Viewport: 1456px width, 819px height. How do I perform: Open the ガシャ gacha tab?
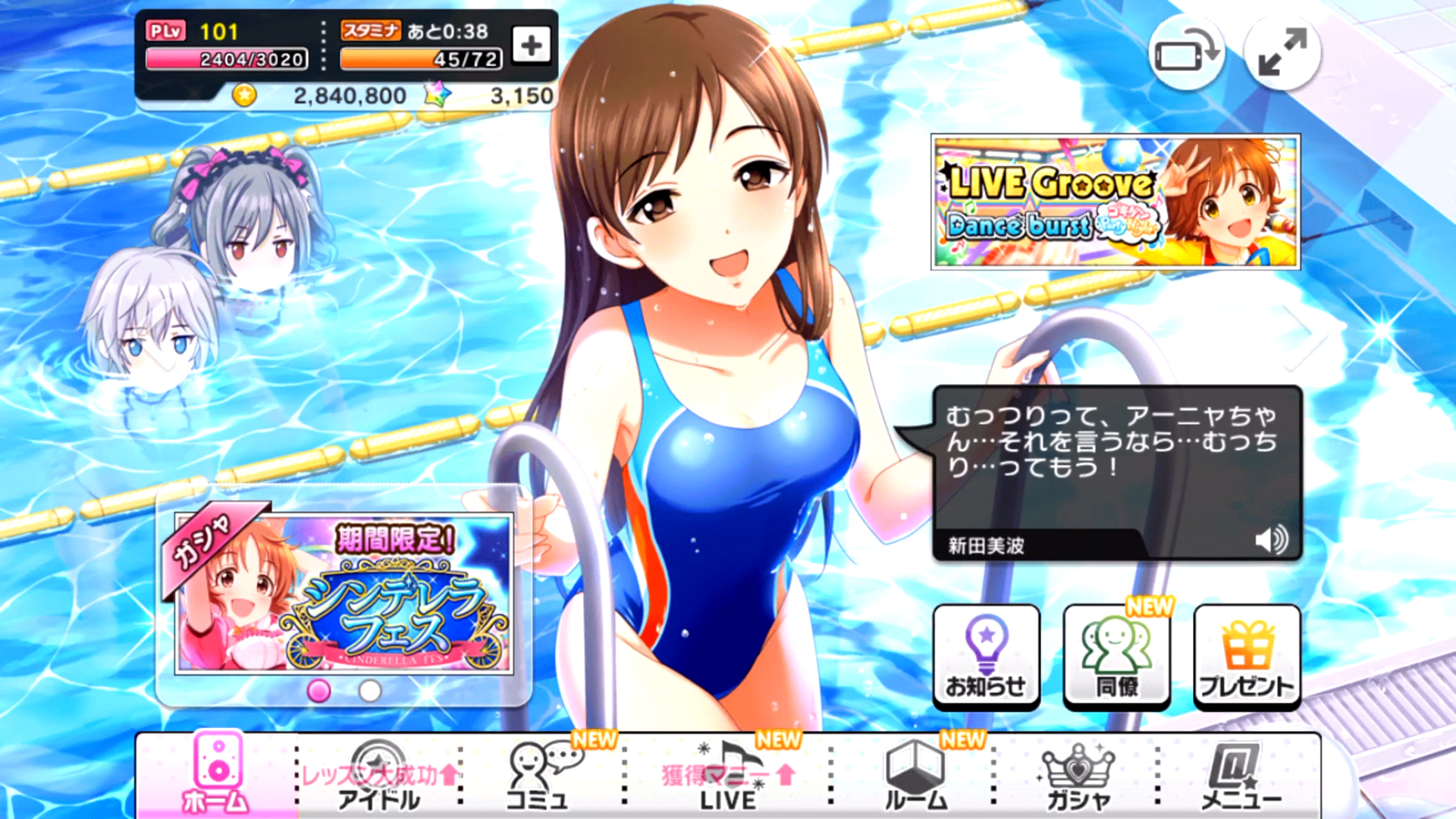point(1078,775)
